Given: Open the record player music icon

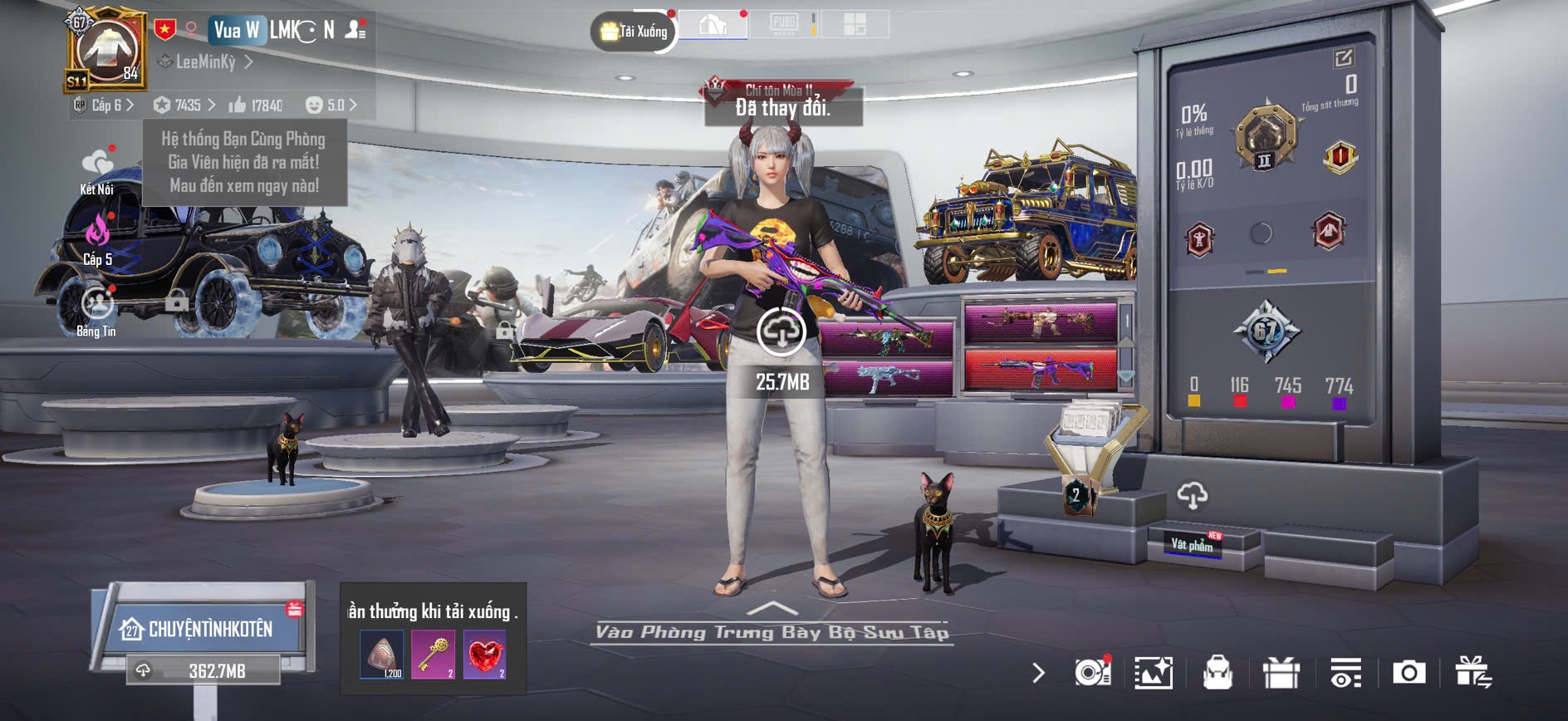Looking at the screenshot, I should [1092, 672].
